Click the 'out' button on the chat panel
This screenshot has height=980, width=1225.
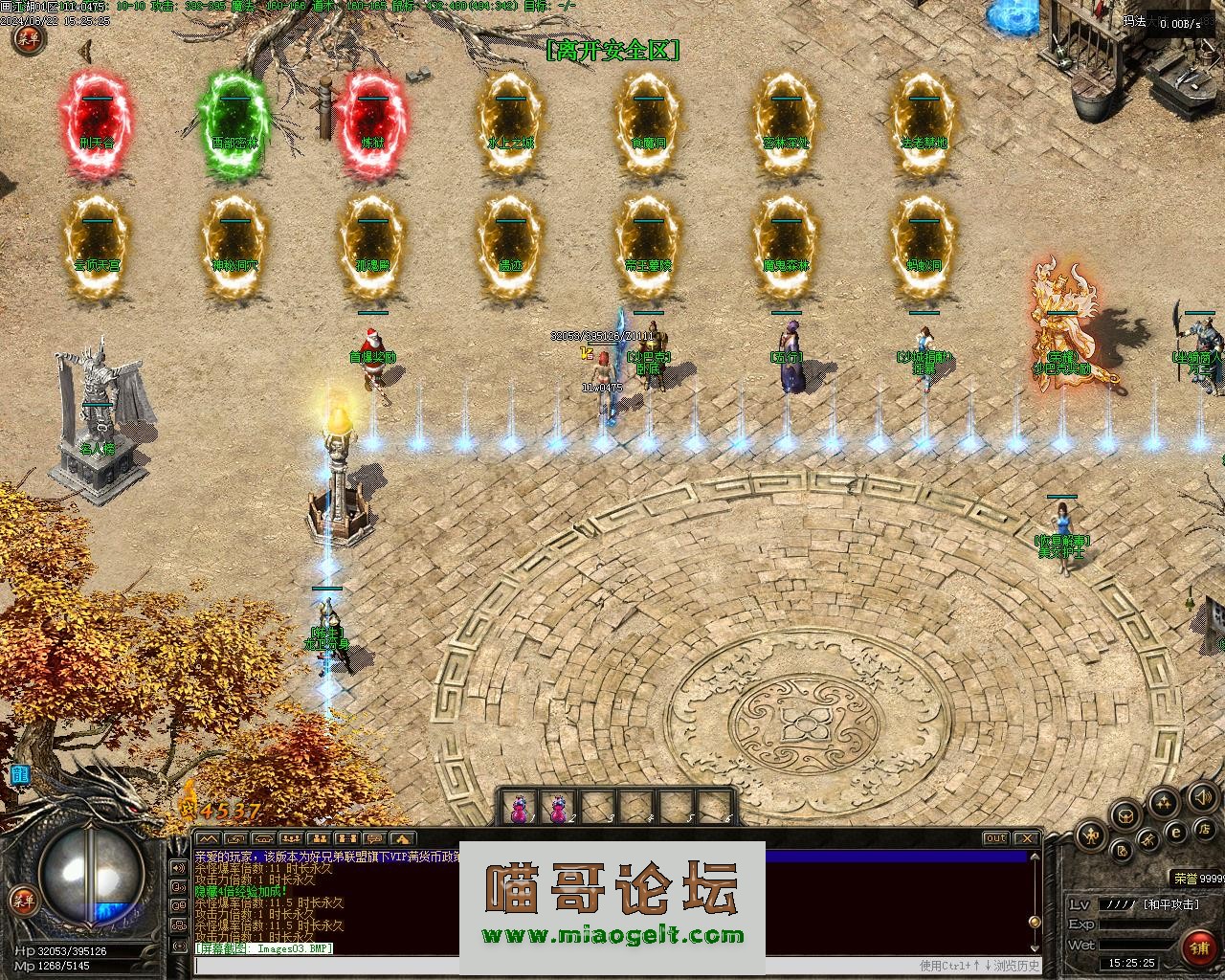(996, 838)
